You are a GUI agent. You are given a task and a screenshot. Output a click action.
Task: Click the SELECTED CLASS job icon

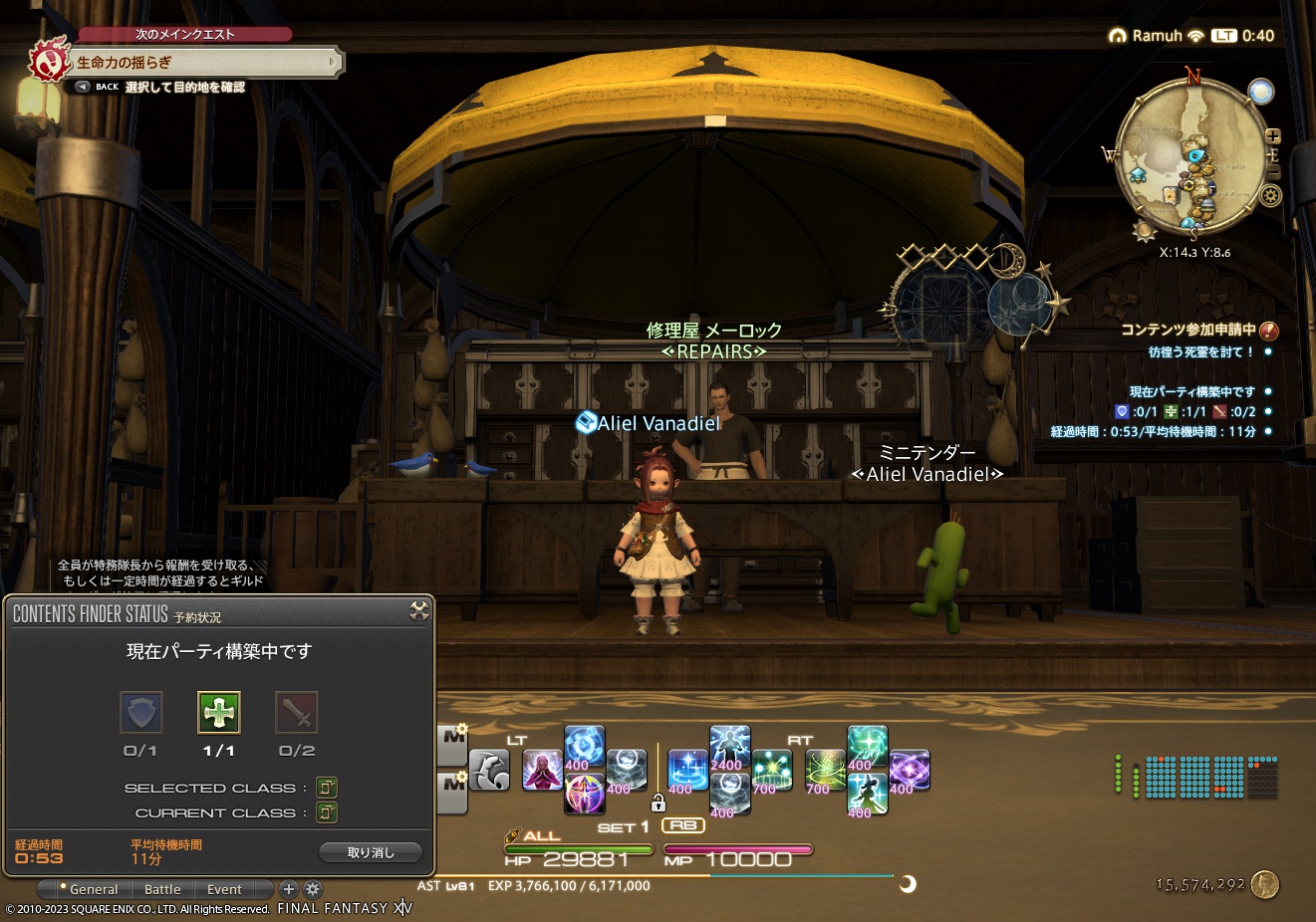(x=327, y=787)
